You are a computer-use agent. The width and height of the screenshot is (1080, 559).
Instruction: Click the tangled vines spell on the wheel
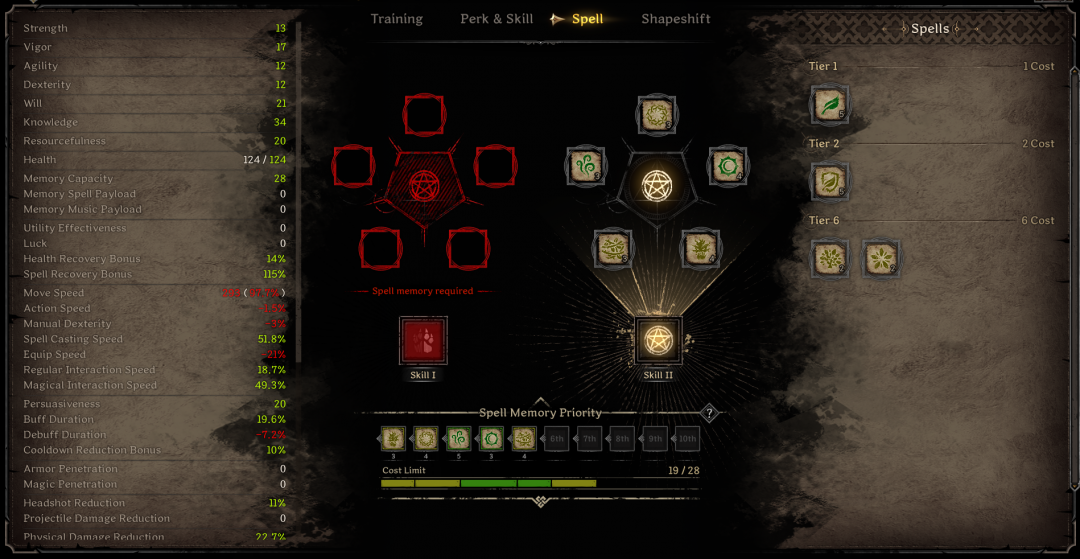612,248
